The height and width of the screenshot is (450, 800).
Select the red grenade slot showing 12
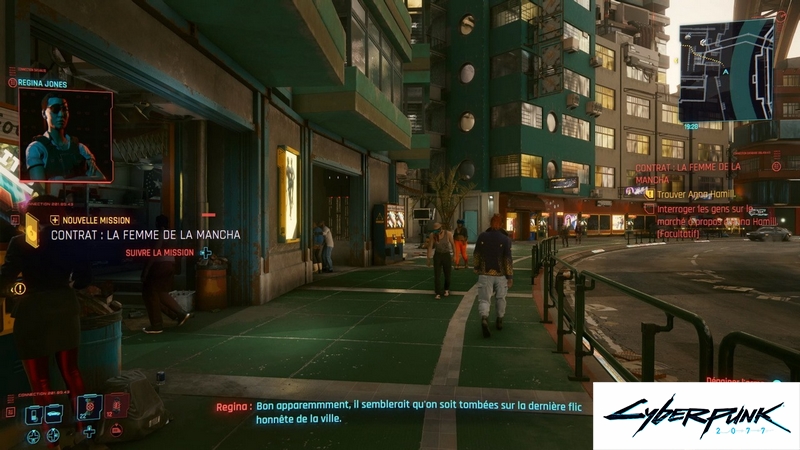(x=117, y=407)
